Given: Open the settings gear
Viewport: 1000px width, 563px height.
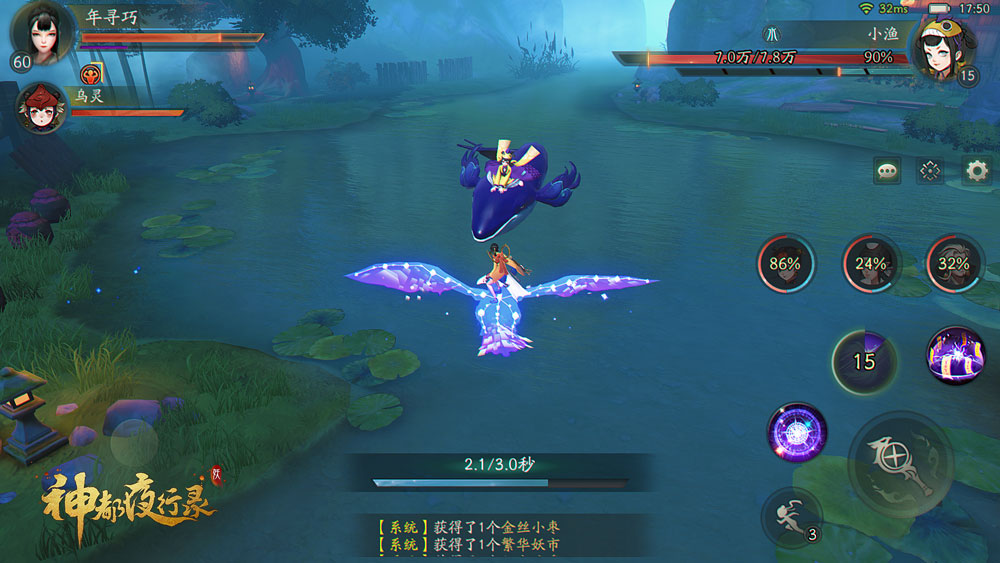Looking at the screenshot, I should click(x=976, y=171).
